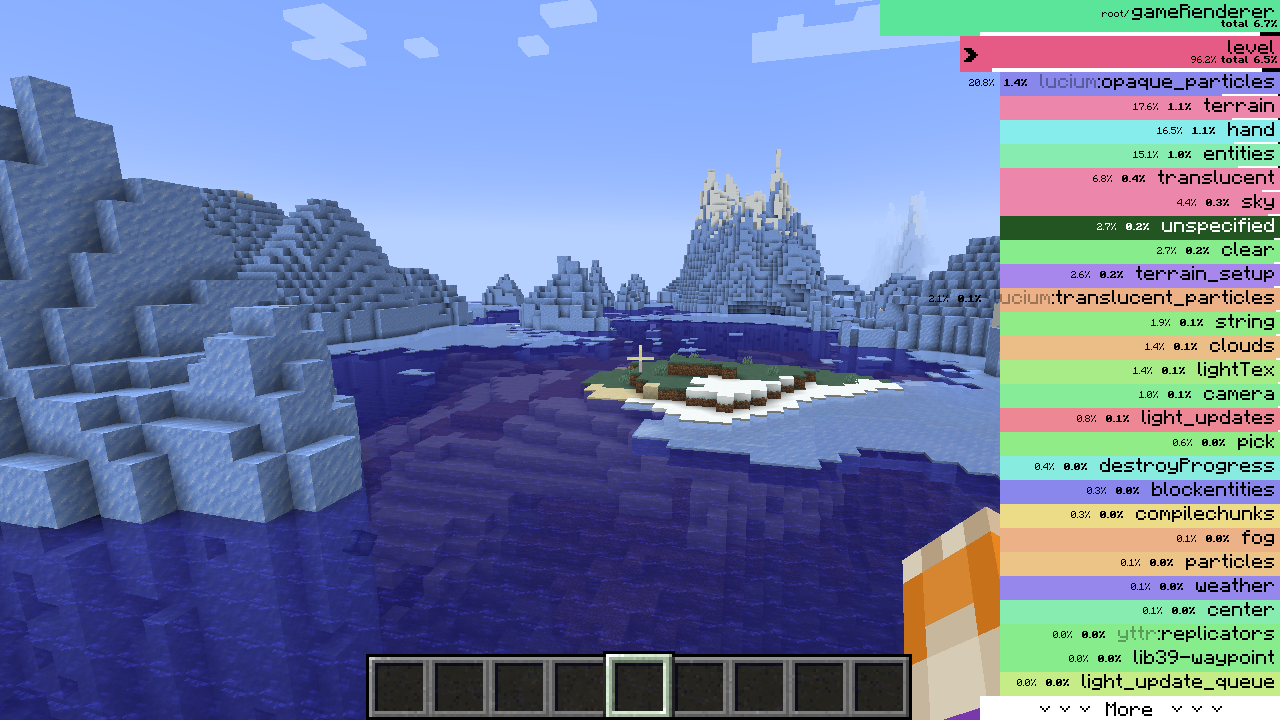Click the "yttr:replicators" entry
Screen dimensions: 1280x720
(x=1140, y=633)
